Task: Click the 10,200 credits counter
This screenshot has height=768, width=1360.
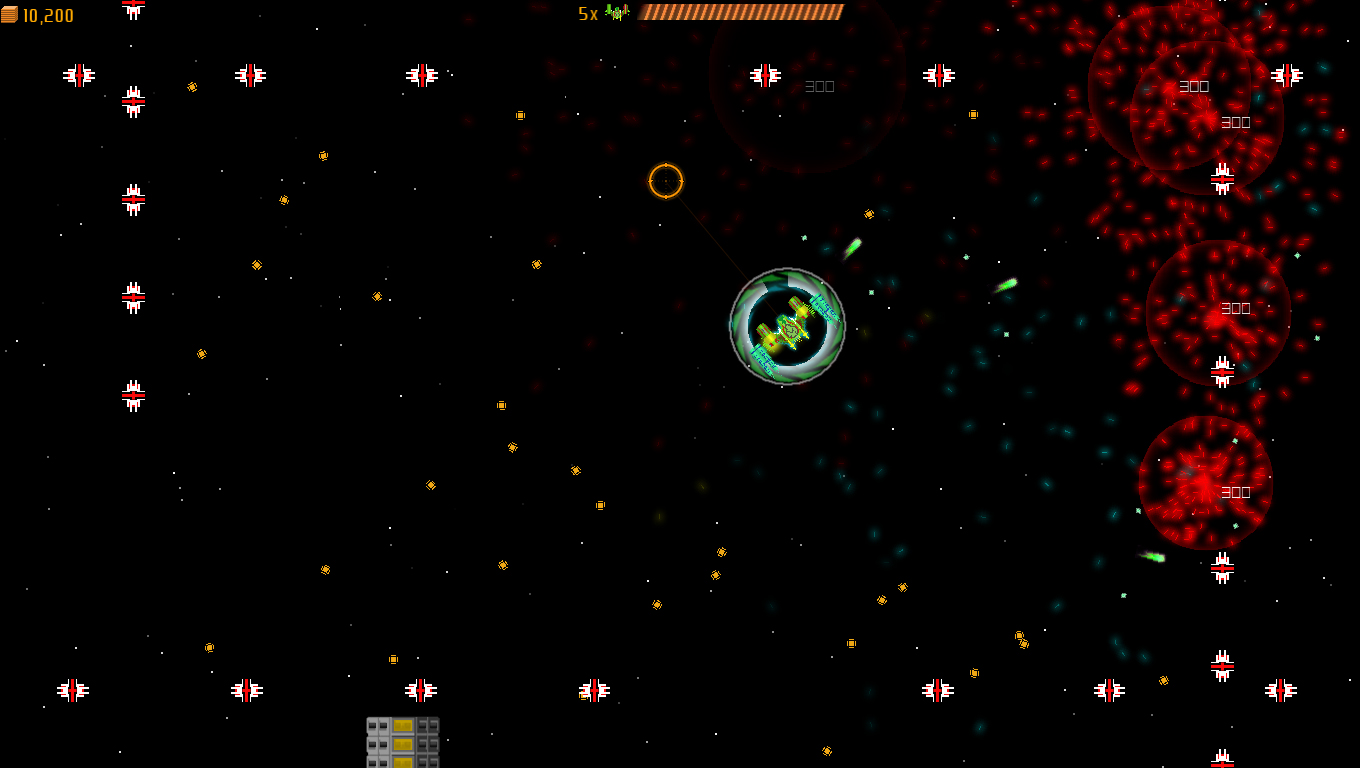Action: pos(48,15)
